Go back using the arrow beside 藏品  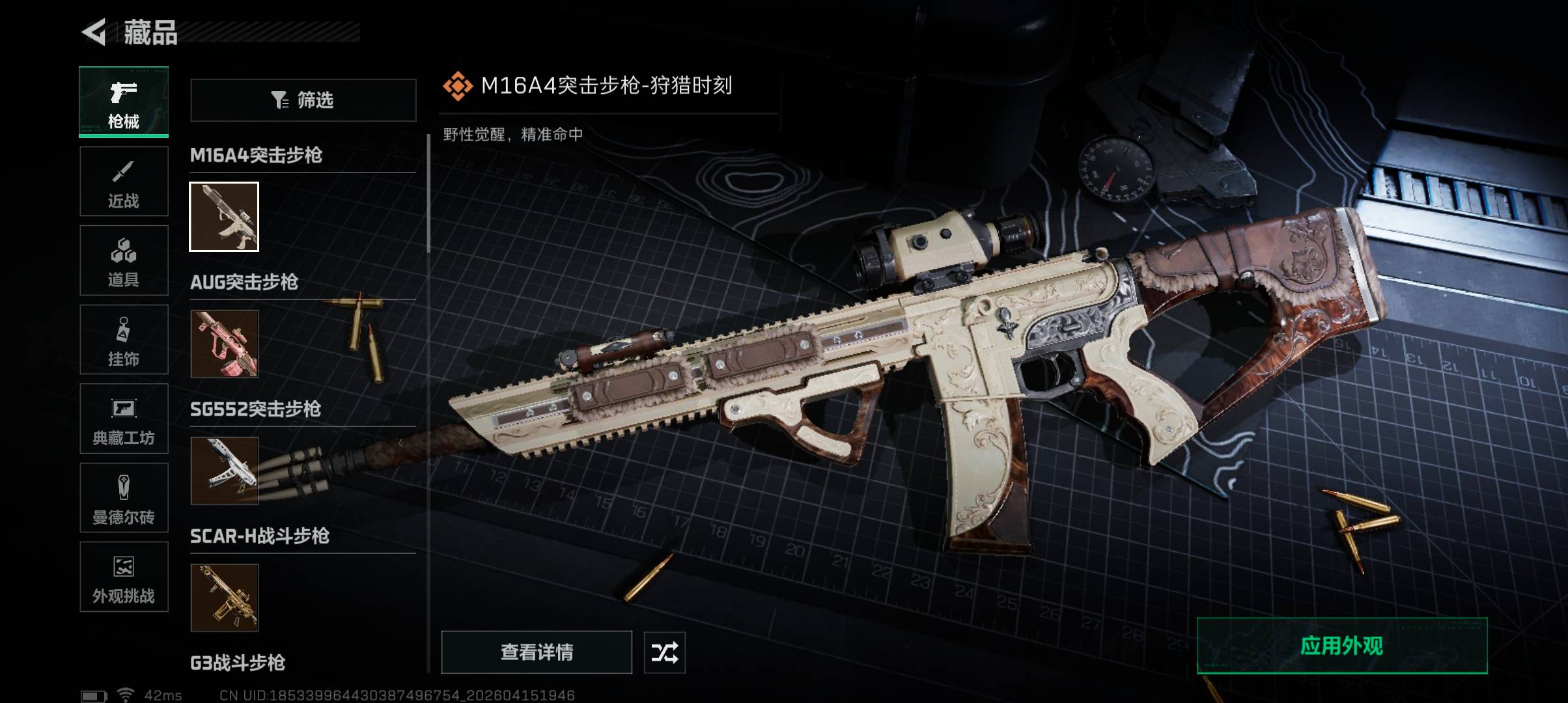coord(94,33)
